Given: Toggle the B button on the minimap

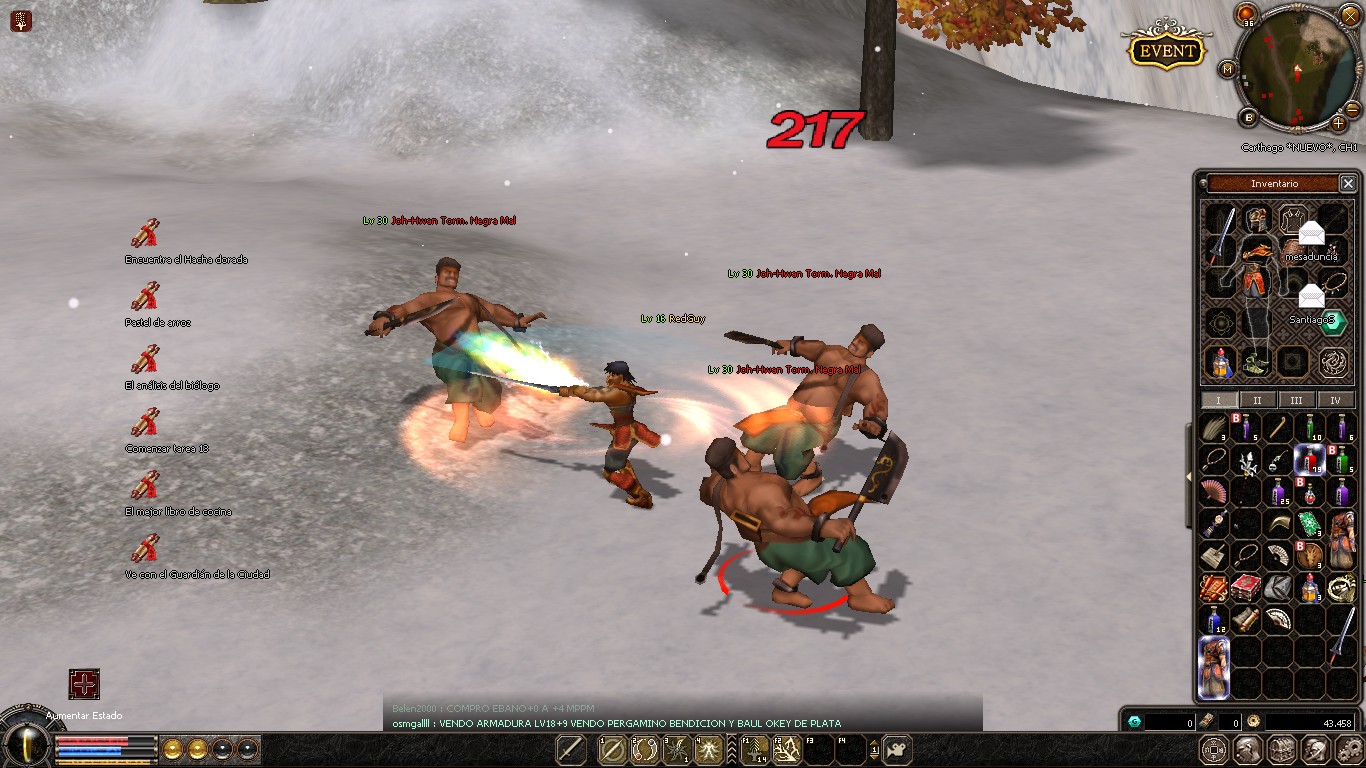Looking at the screenshot, I should click(1249, 116).
